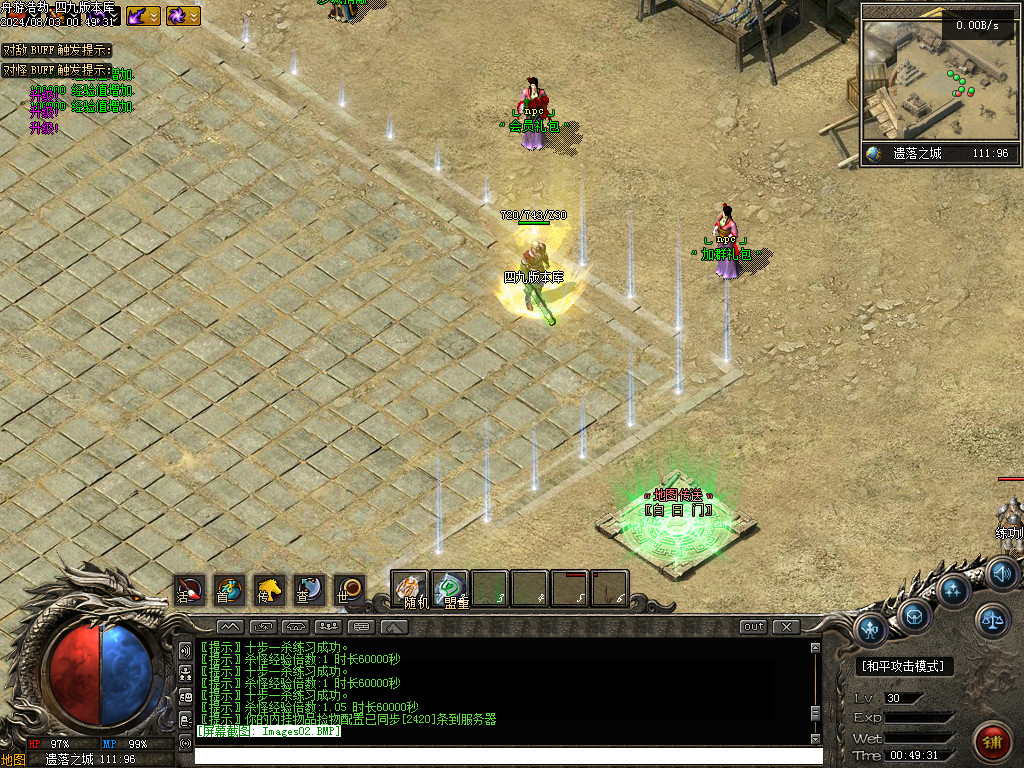1024x768 pixels.
Task: Select the 传 horse icon
Action: [x=269, y=589]
